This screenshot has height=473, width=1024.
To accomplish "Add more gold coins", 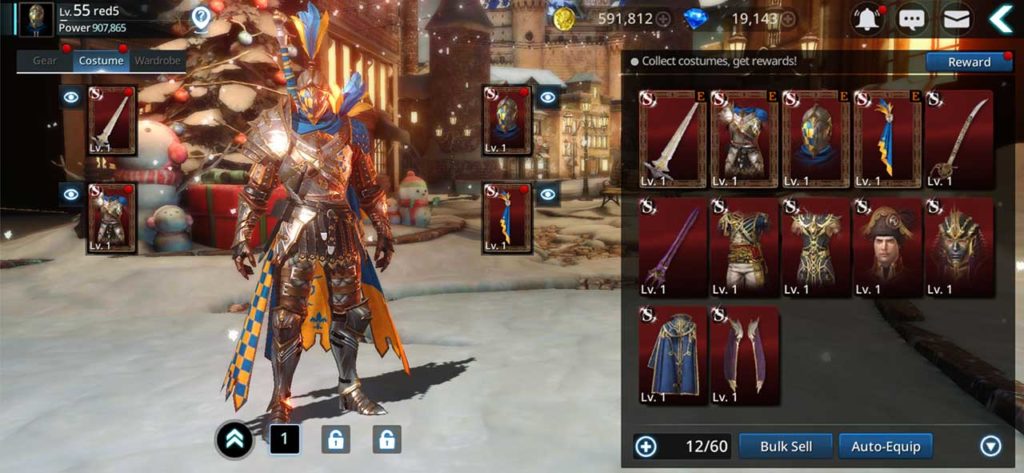I will (x=662, y=19).
